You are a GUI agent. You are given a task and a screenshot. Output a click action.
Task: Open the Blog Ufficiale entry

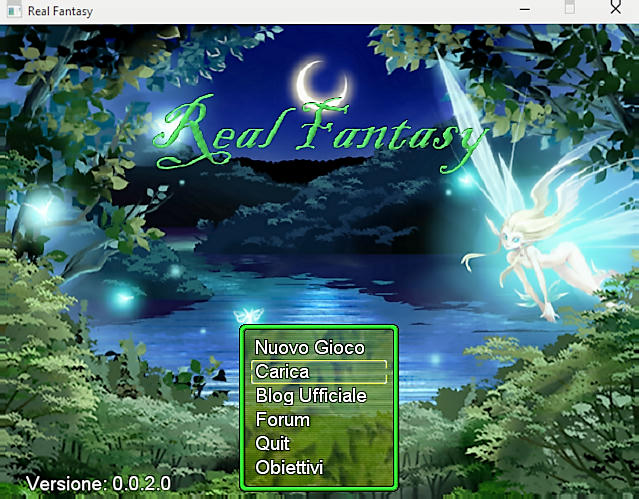311,396
